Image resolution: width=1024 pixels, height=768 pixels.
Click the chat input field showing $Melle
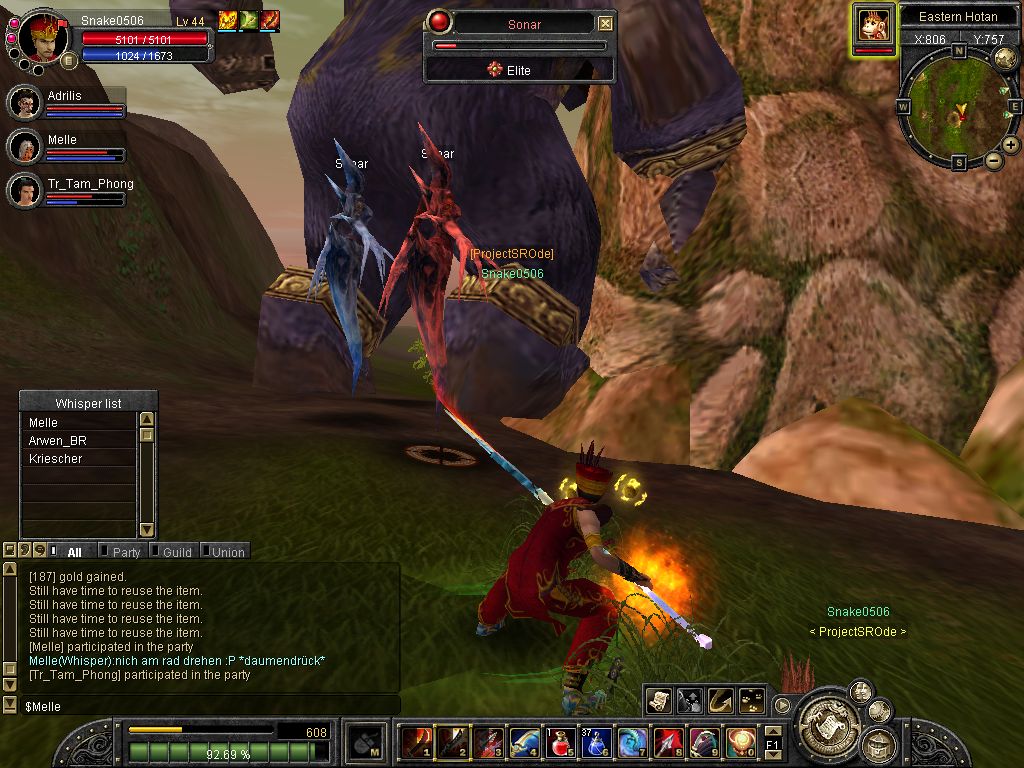pos(200,706)
